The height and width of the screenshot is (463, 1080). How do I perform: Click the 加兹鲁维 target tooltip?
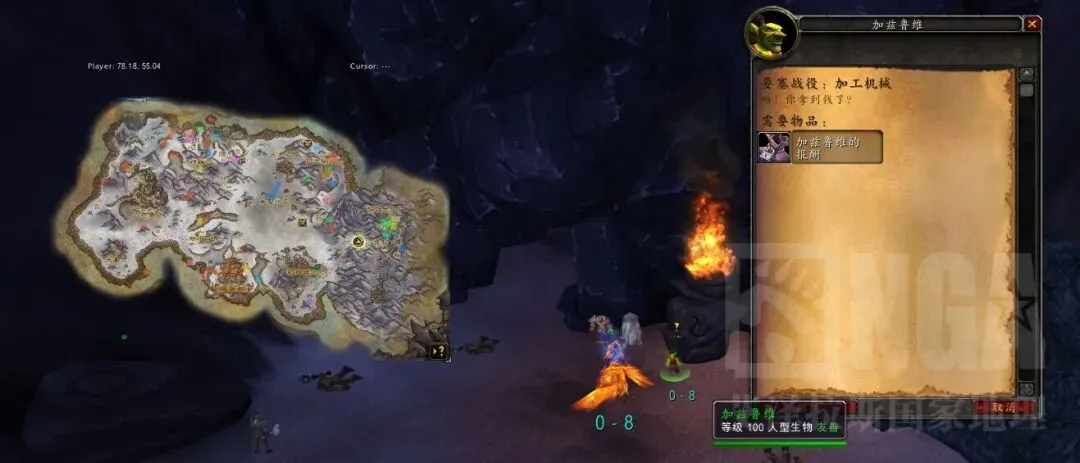pyautogui.click(x=780, y=420)
